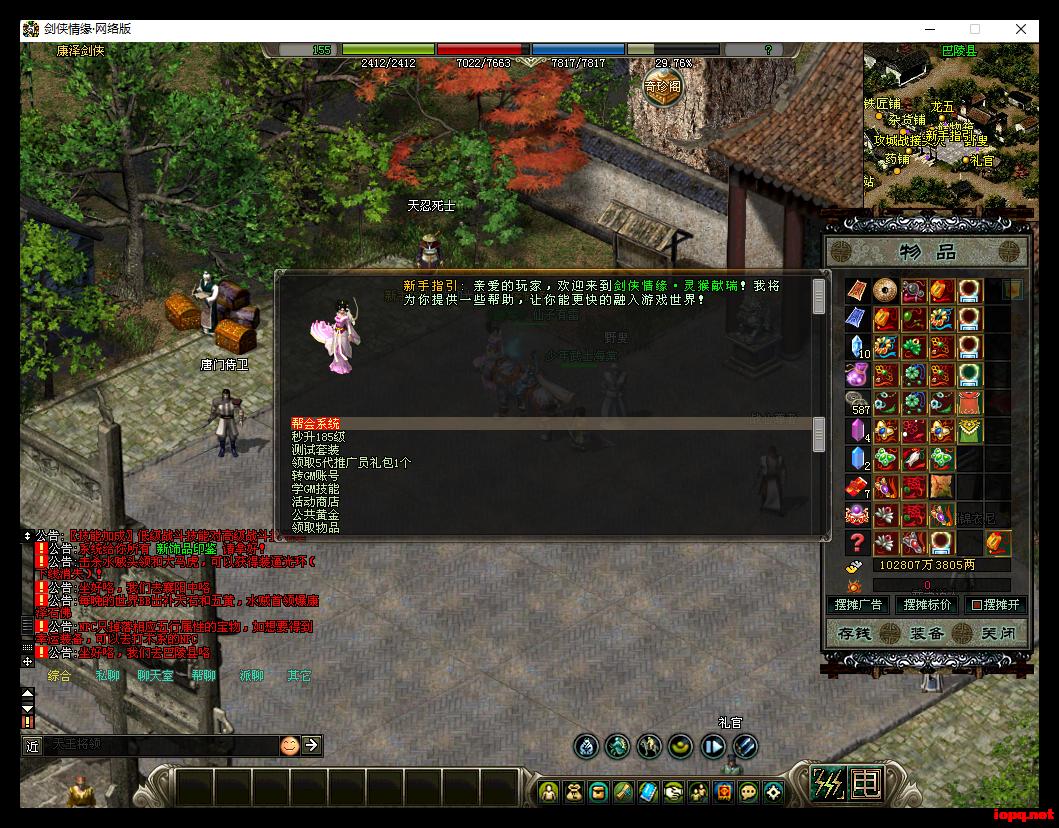Viewport: 1059px width, 828px height.
Task: Click the 奇珍阁 shop icon
Action: [x=662, y=87]
